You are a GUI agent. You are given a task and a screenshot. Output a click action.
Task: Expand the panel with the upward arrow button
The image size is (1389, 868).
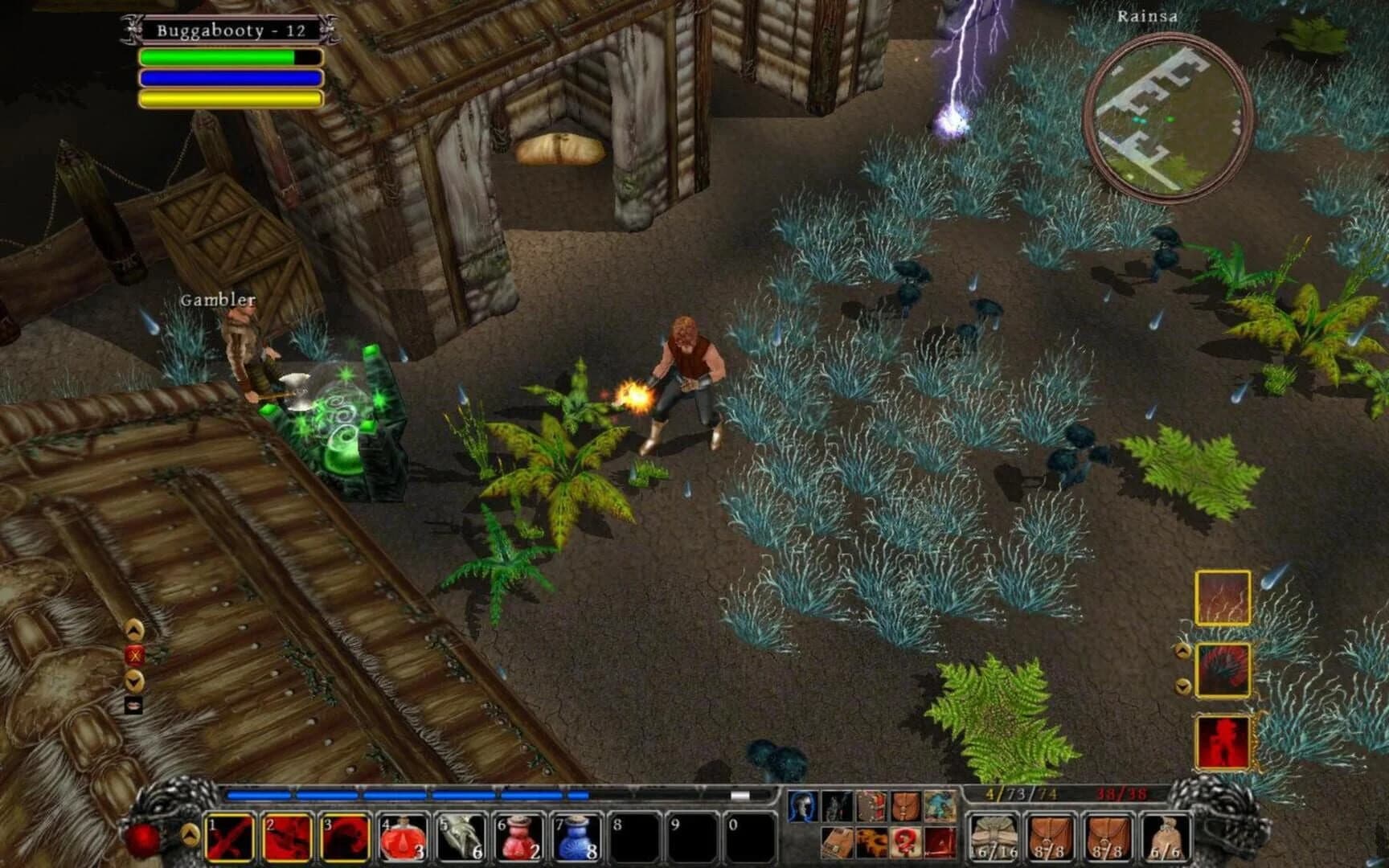pos(133,631)
